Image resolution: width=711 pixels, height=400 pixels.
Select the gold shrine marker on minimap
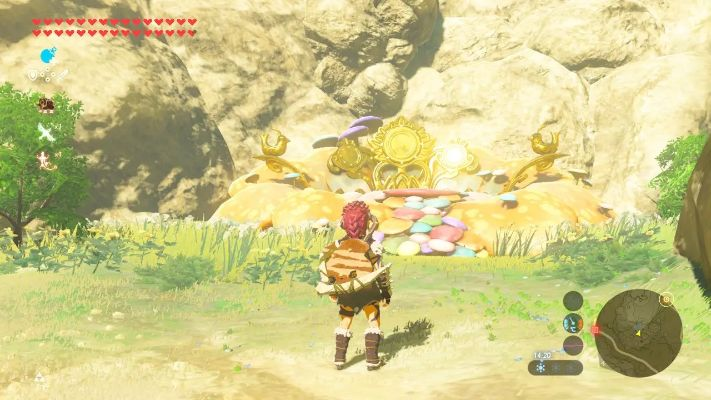(x=666, y=299)
